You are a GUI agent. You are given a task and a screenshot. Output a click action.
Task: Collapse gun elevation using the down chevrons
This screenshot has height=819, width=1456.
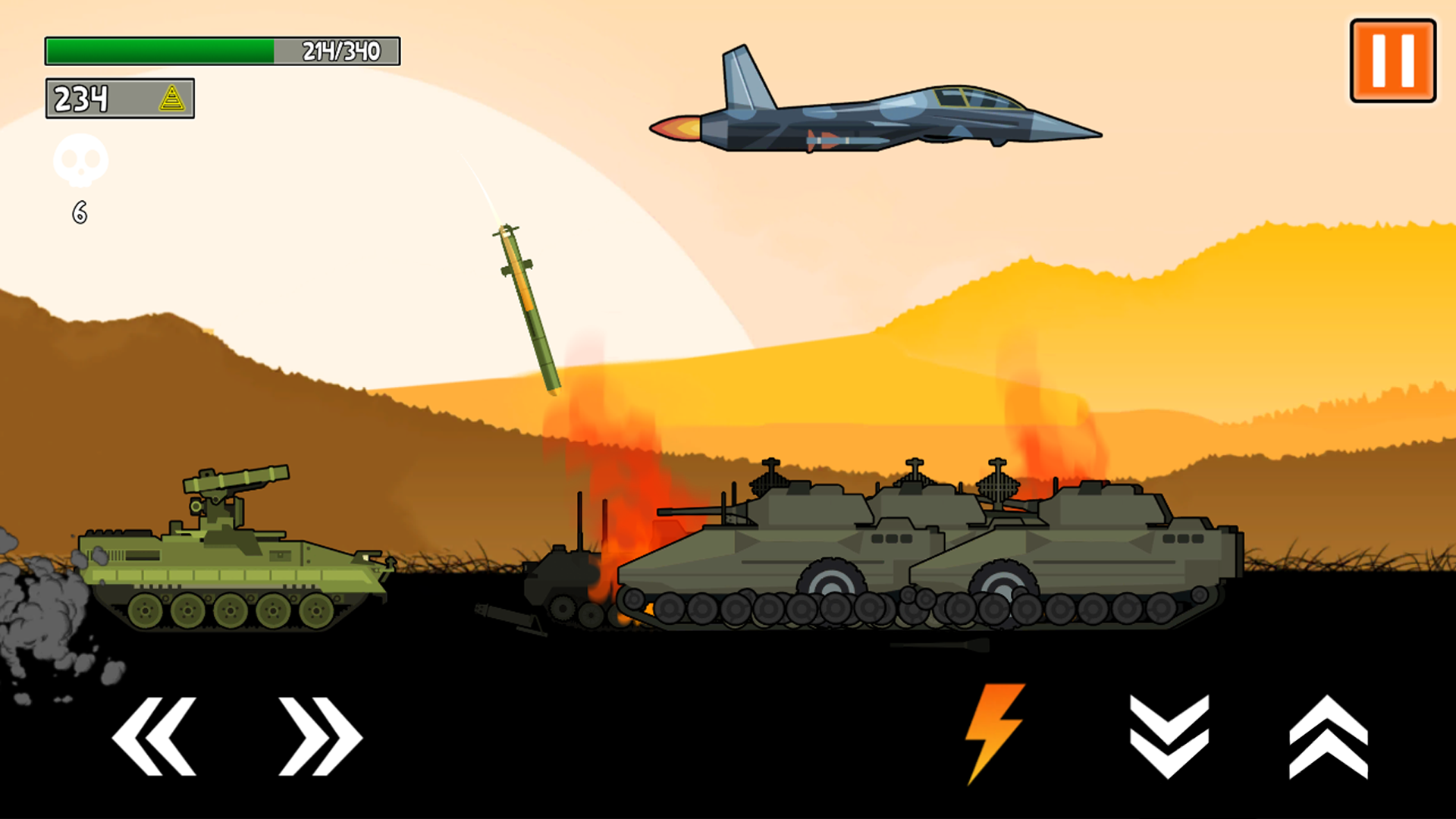[1169, 737]
